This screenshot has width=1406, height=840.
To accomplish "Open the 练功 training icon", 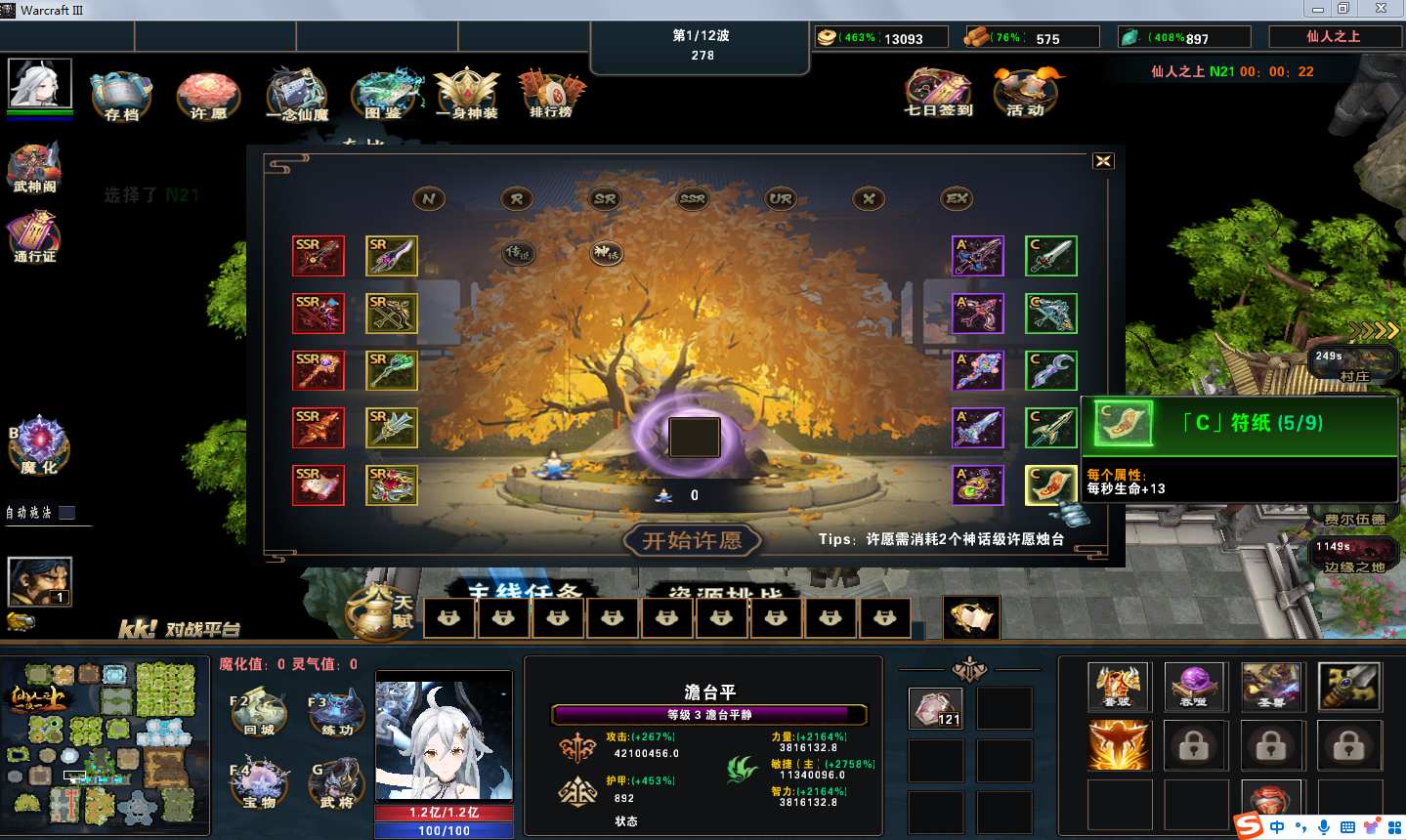I will click(337, 713).
